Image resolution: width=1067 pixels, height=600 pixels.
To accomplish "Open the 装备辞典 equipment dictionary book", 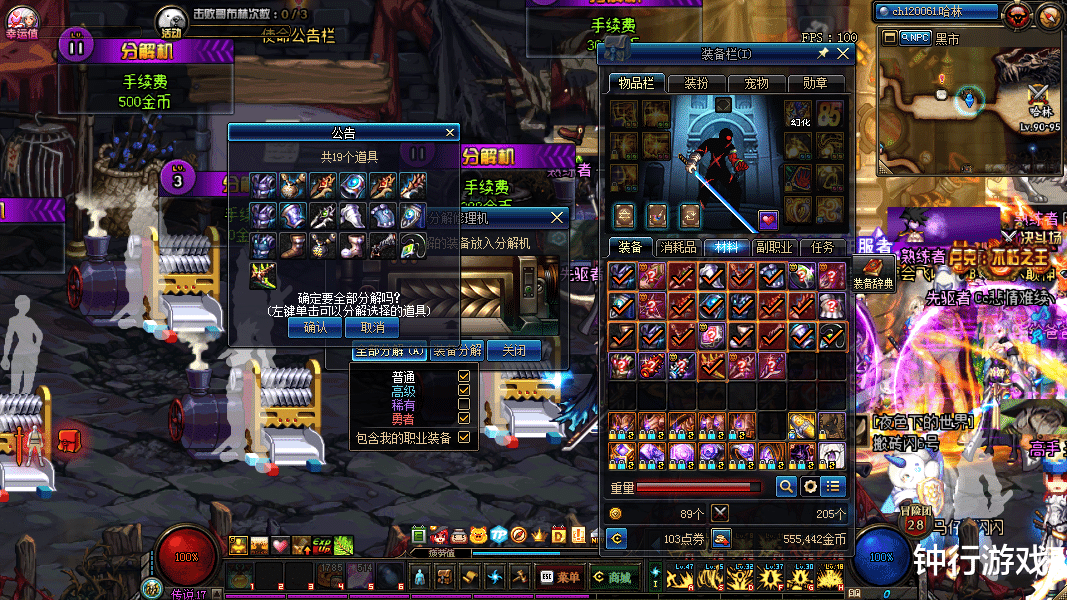I will pyautogui.click(x=873, y=270).
